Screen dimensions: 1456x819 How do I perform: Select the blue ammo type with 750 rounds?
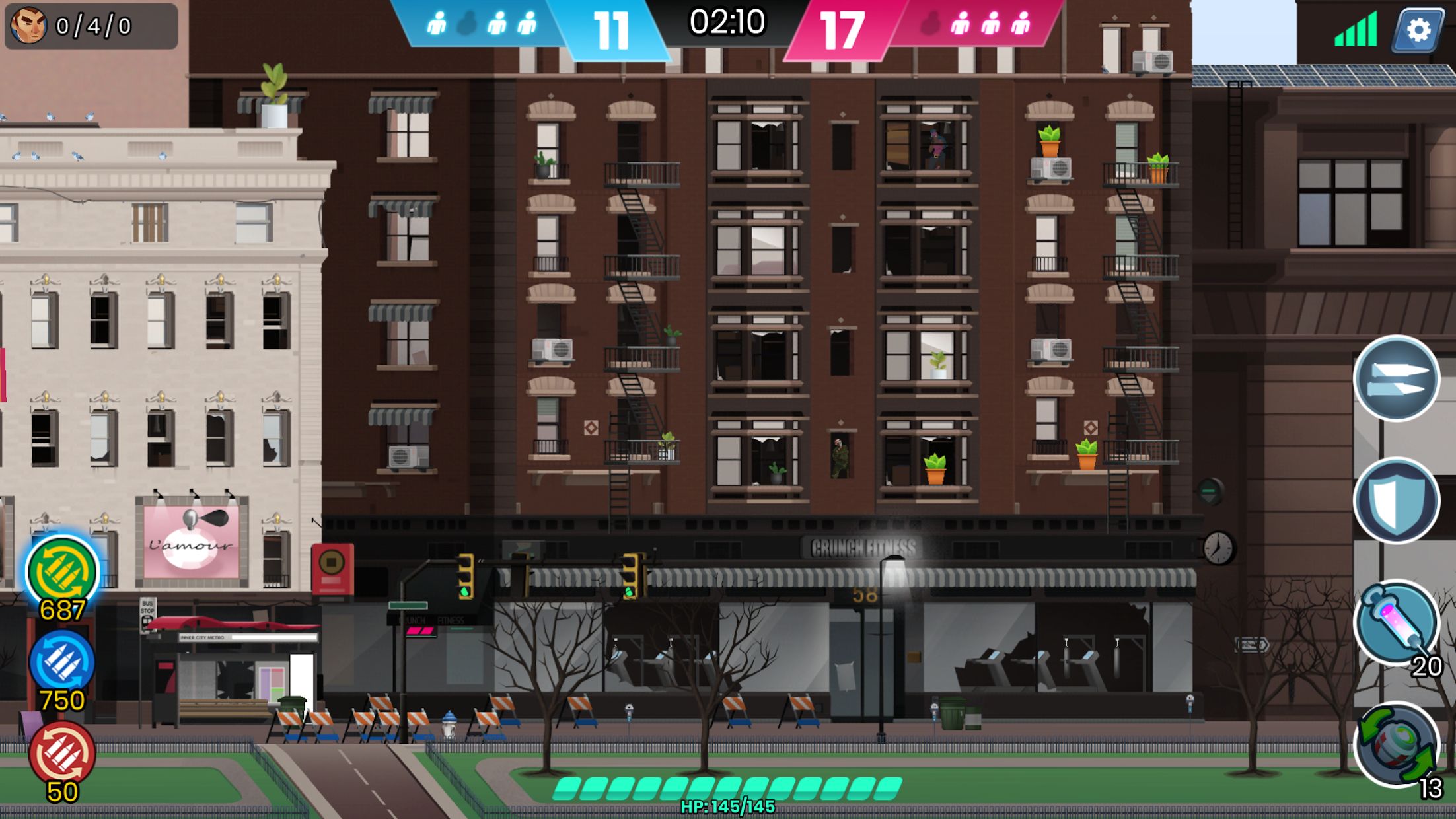pos(62,662)
